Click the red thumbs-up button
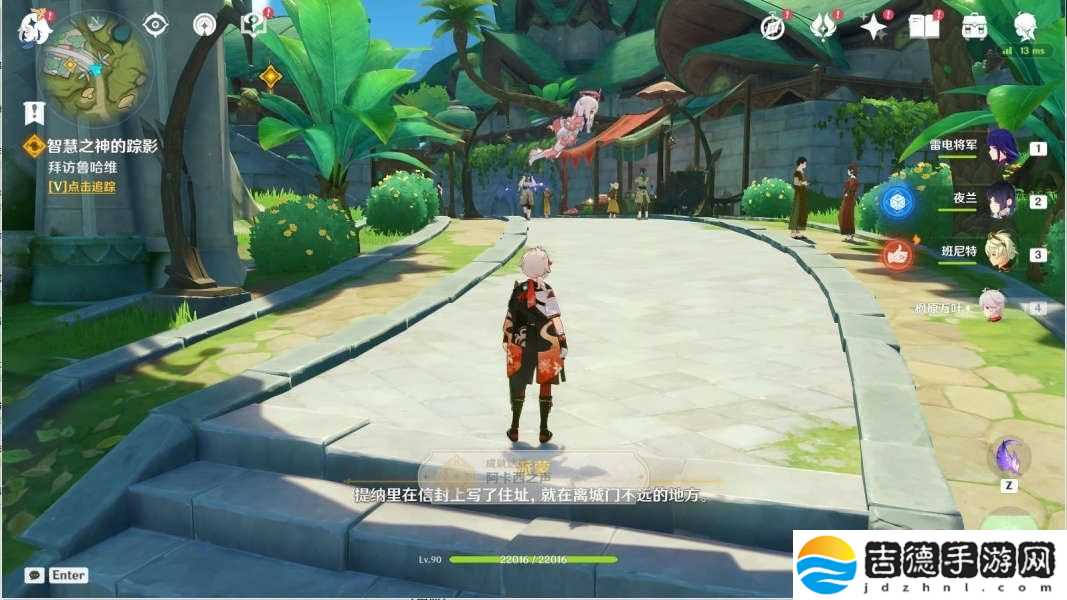Viewport: 1067px width, 600px height. (898, 255)
